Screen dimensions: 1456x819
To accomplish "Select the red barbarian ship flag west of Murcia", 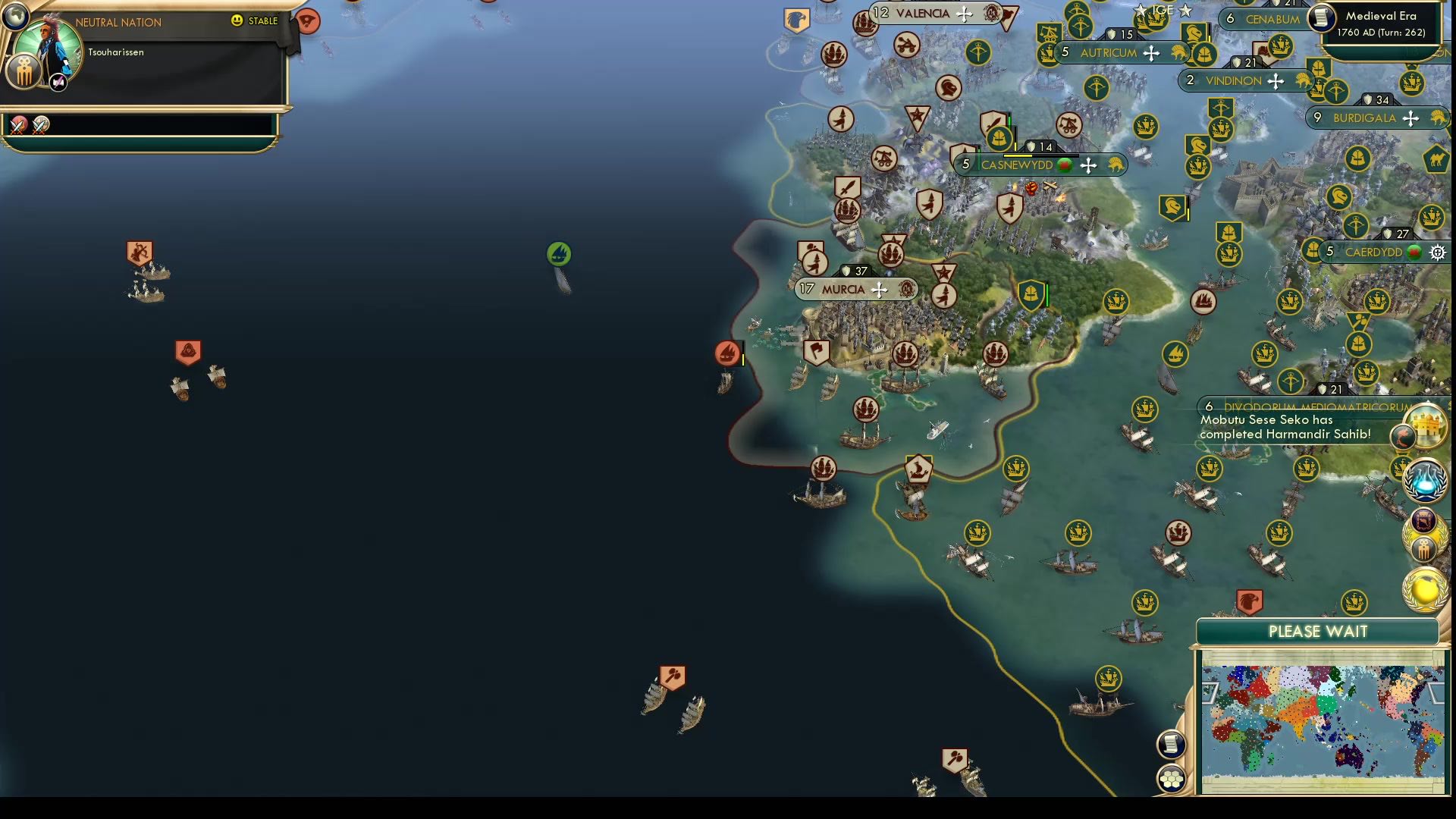I will tap(726, 353).
